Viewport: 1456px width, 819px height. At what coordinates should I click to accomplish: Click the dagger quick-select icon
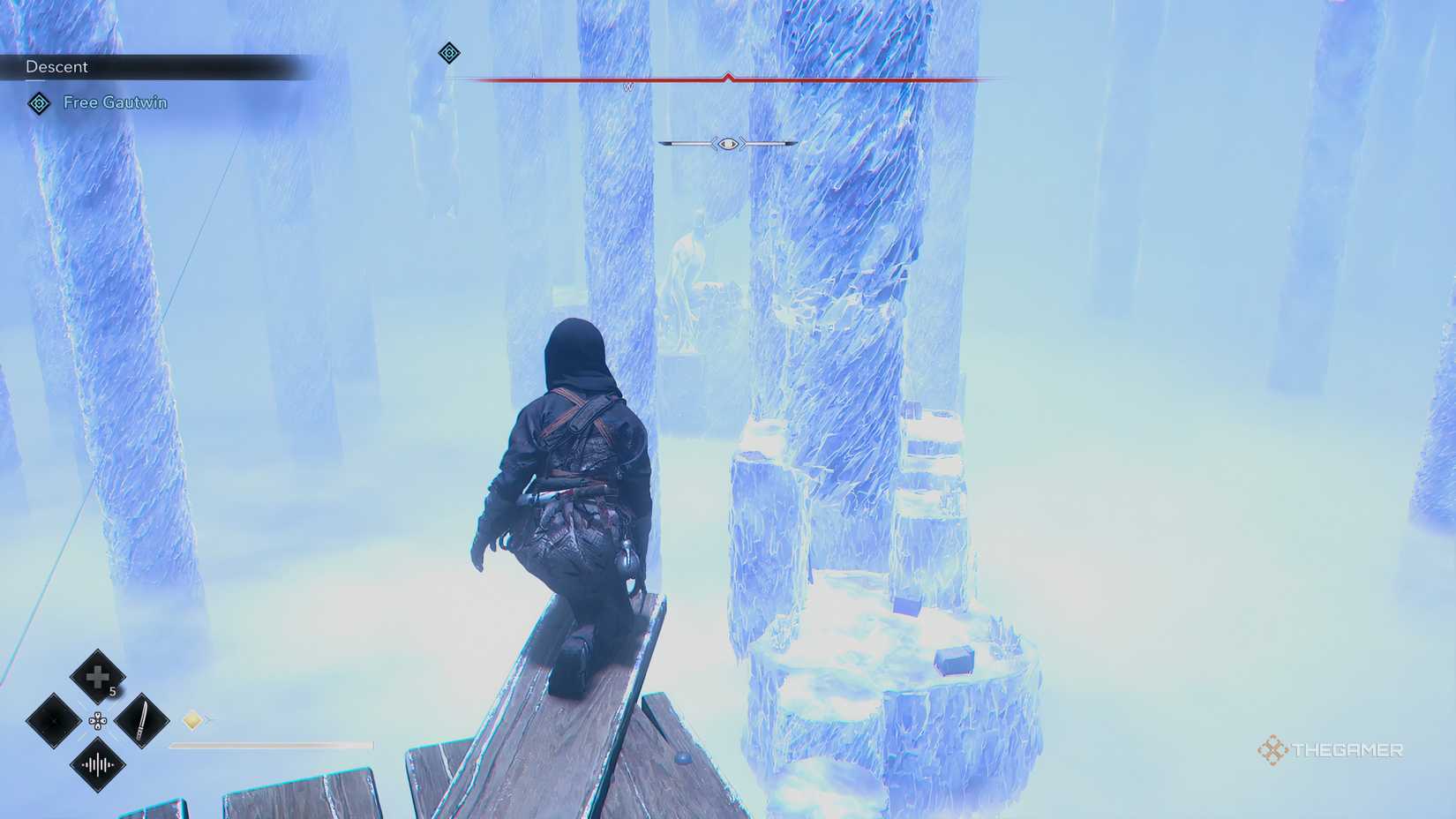[141, 720]
